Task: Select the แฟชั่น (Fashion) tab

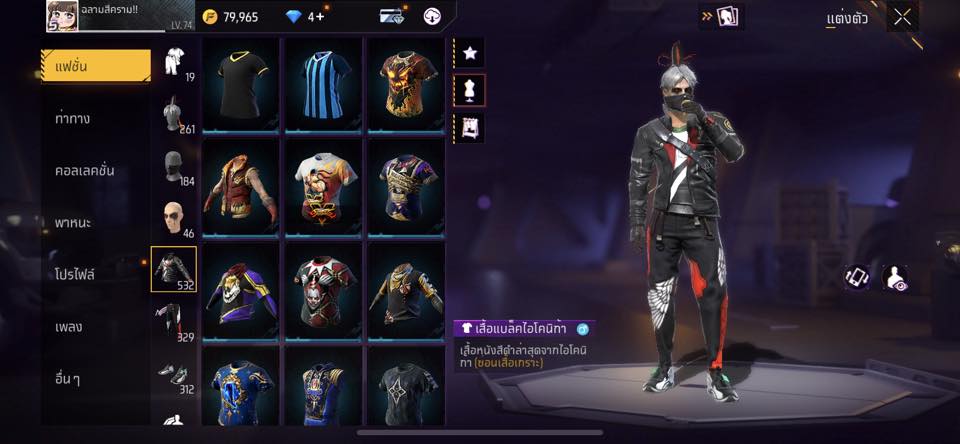Action: point(95,66)
